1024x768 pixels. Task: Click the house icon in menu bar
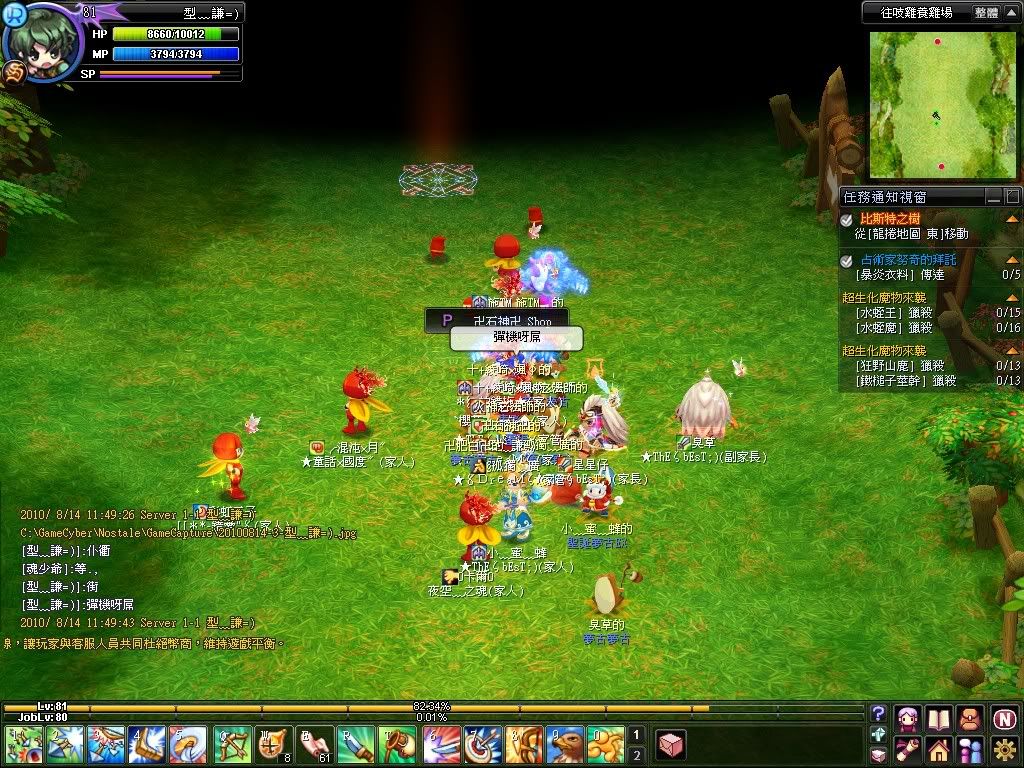[938, 748]
